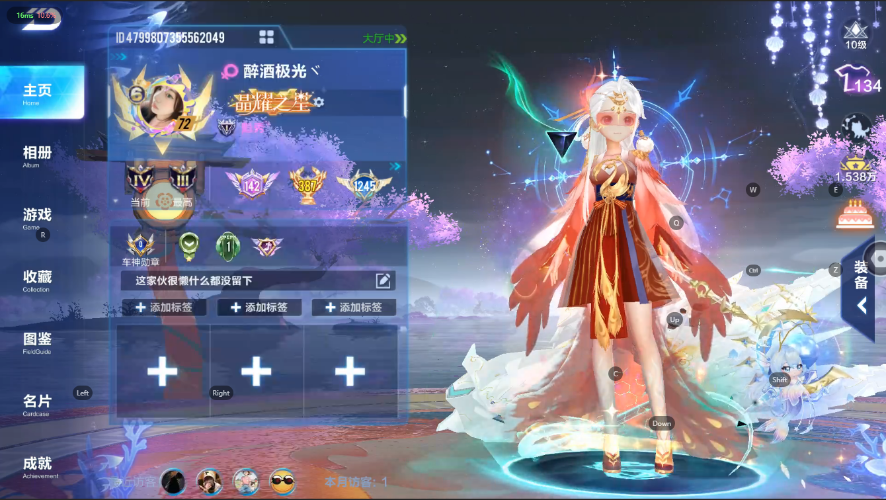This screenshot has width=886, height=500.
Task: Open the 1245 winged medal badge
Action: point(362,184)
